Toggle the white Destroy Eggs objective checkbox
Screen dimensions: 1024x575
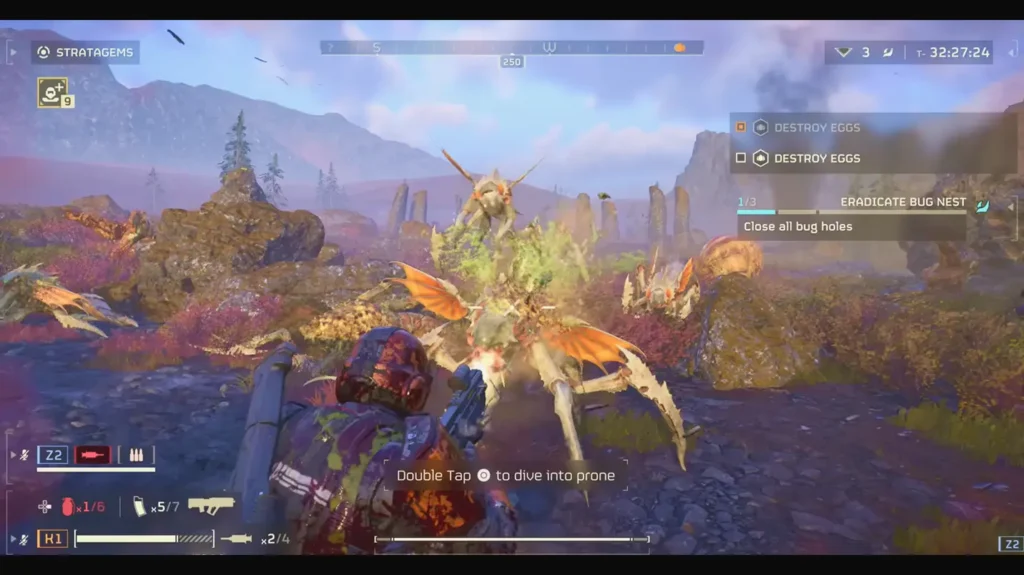741,158
